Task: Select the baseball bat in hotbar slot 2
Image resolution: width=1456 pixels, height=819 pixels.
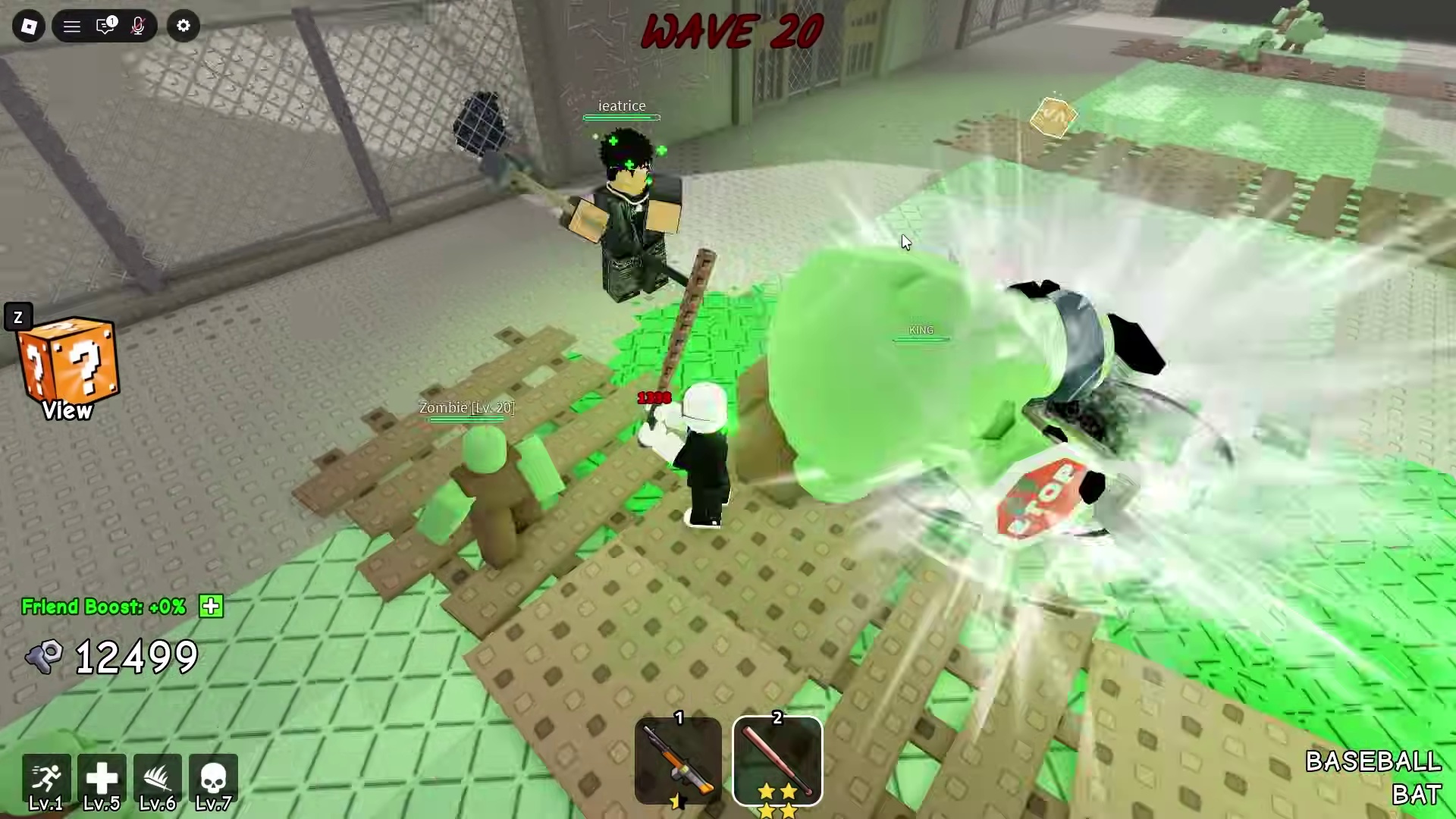Action: 777,758
